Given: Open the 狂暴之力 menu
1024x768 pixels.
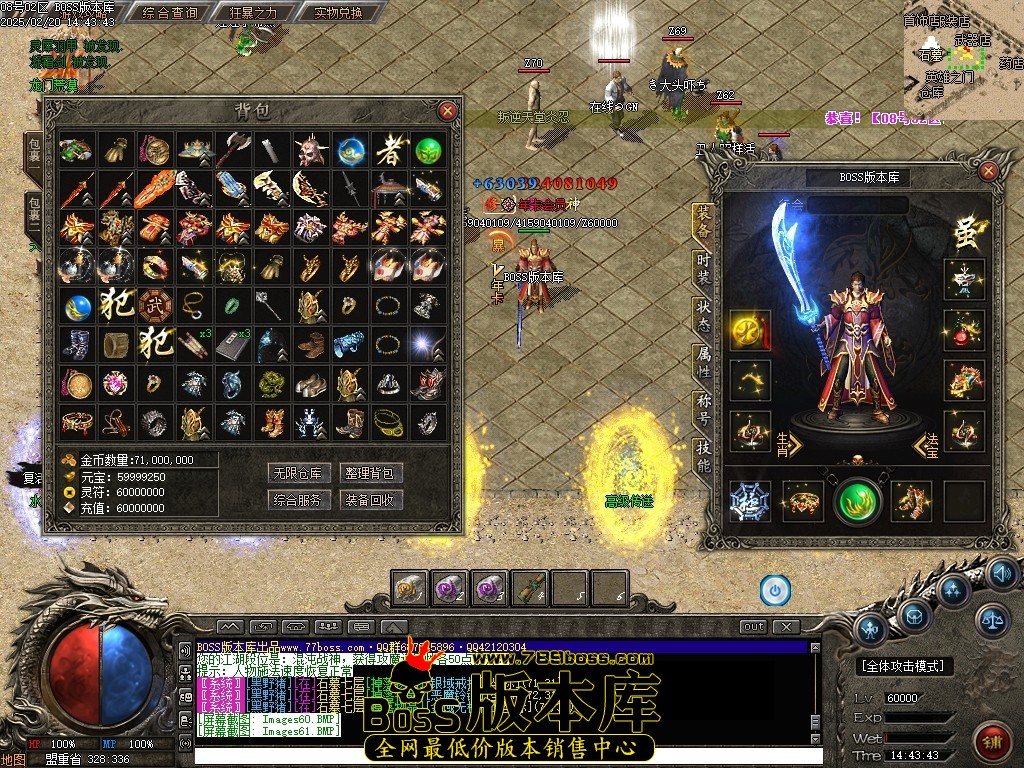Looking at the screenshot, I should [x=246, y=13].
